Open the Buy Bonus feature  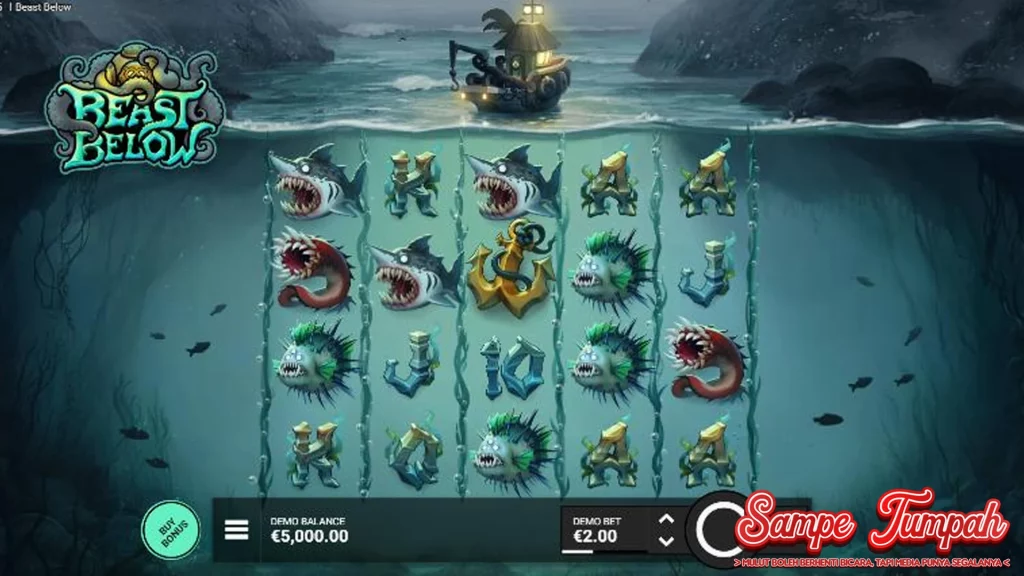click(170, 527)
